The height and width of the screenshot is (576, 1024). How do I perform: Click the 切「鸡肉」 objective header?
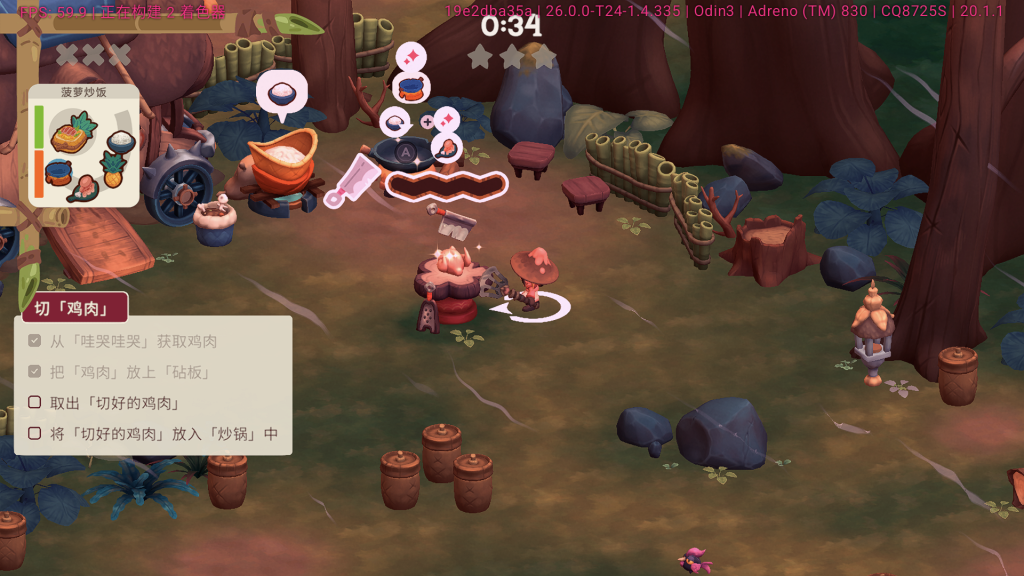(x=67, y=308)
